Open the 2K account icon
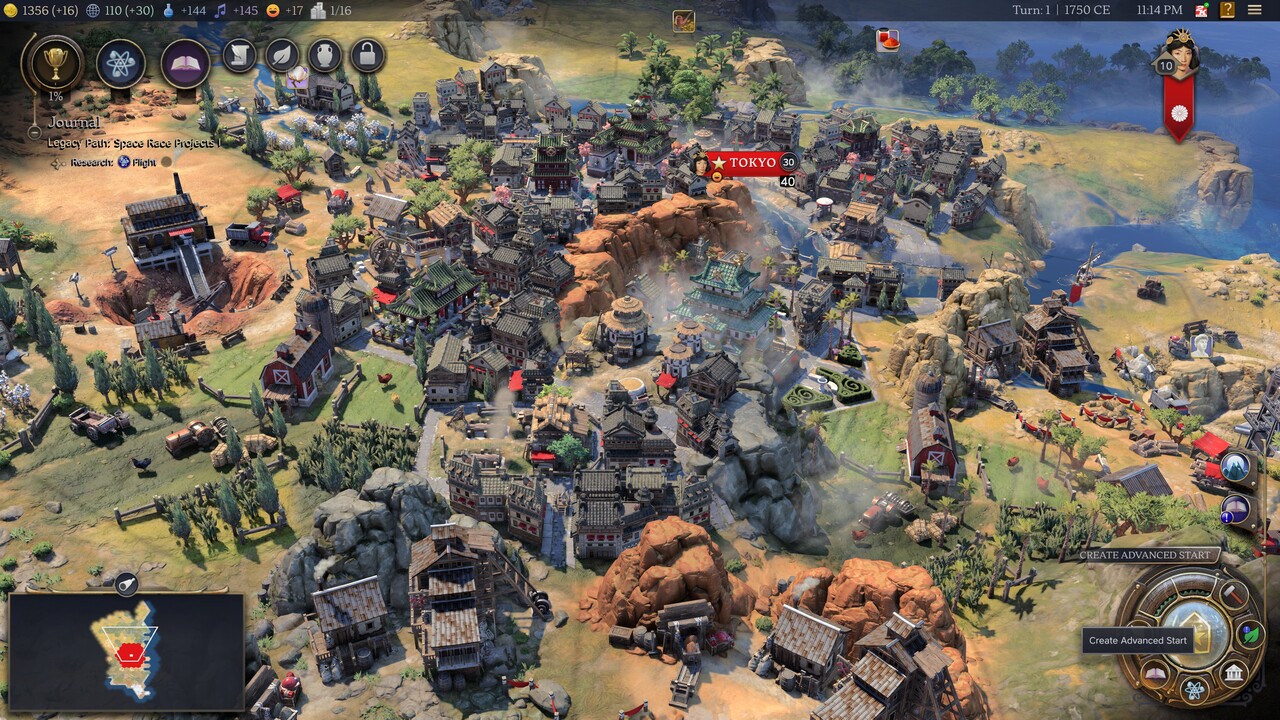Viewport: 1280px width, 720px height. (x=1201, y=10)
